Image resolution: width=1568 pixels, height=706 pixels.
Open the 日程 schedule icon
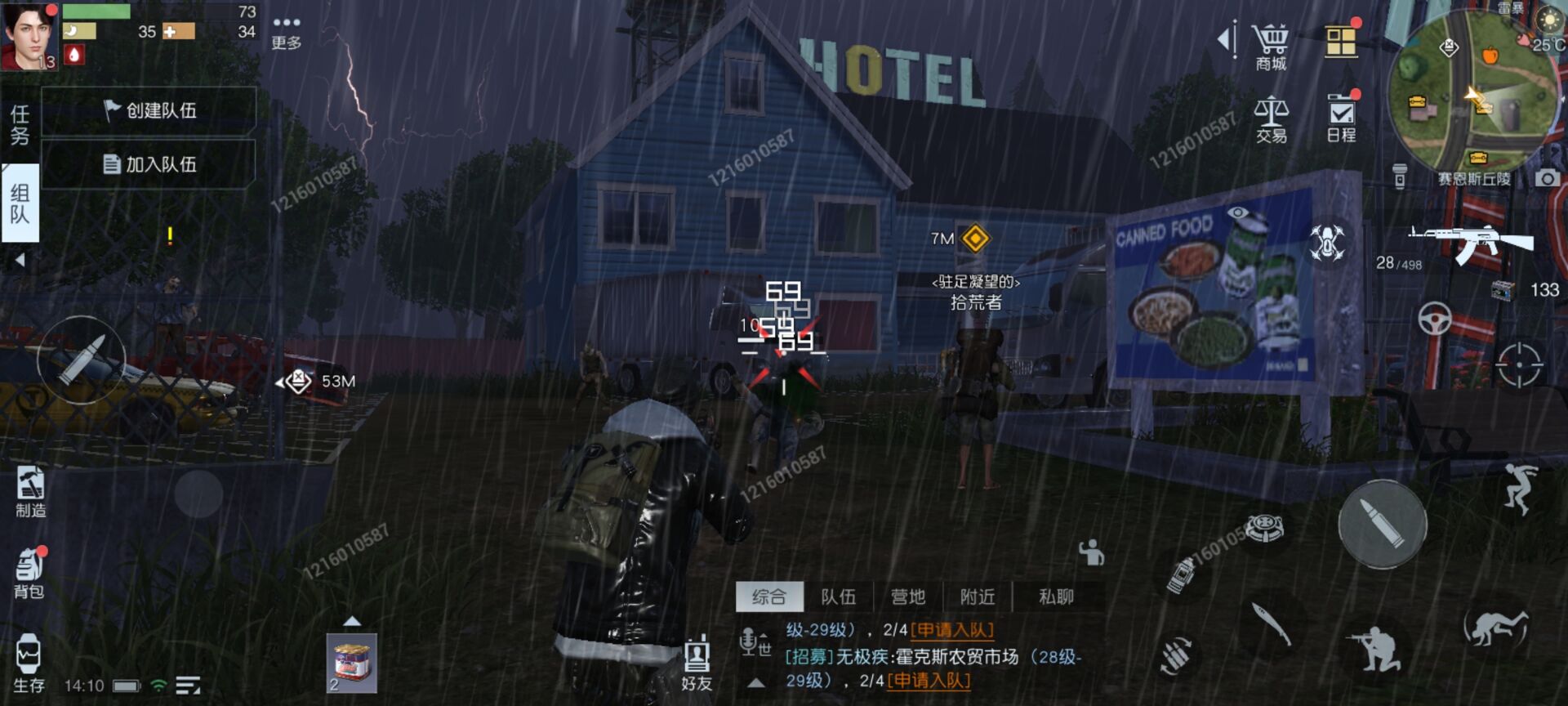point(1341,114)
